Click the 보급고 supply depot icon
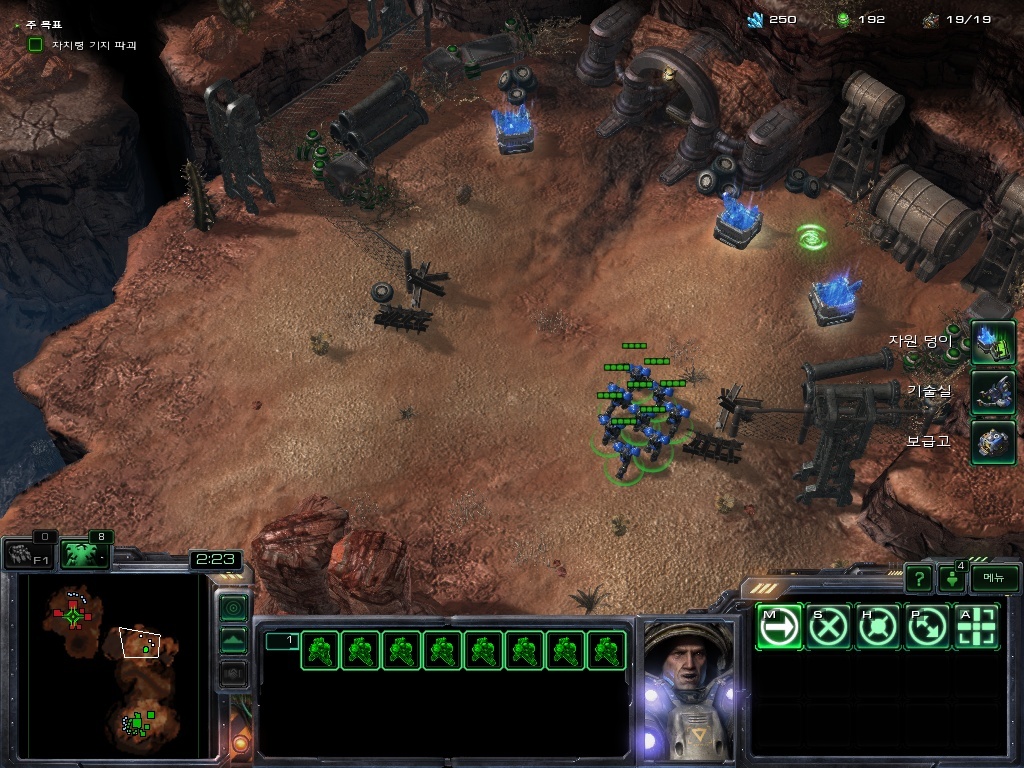Image resolution: width=1024 pixels, height=768 pixels. pos(993,441)
